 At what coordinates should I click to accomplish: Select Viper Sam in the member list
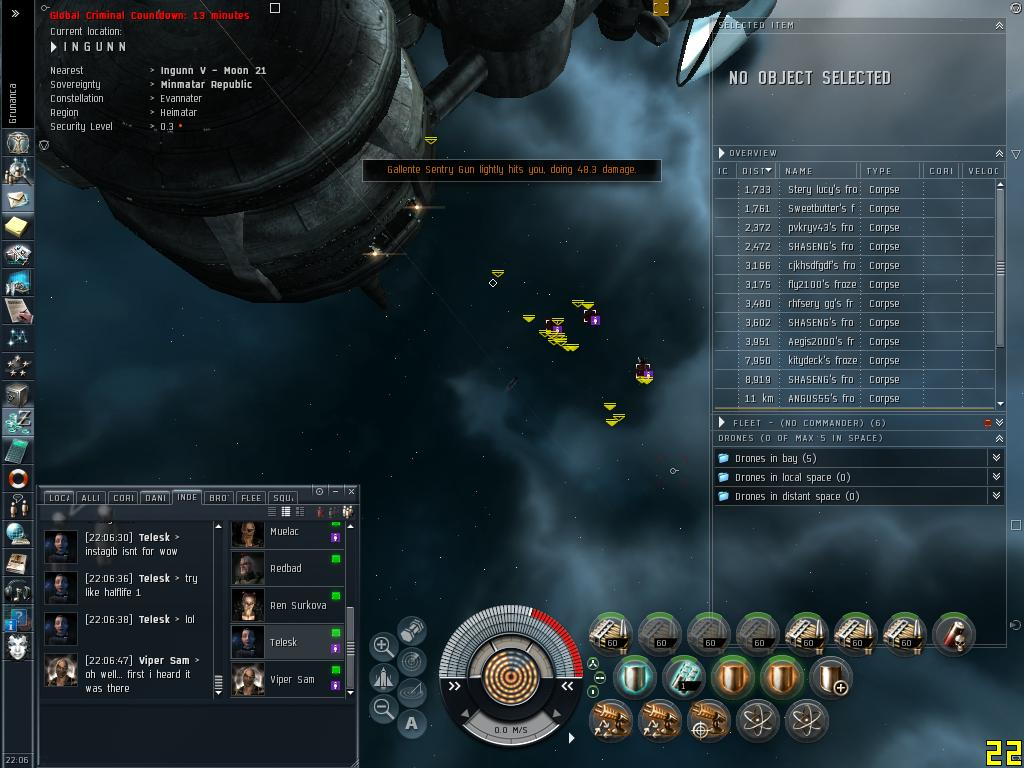coord(291,680)
